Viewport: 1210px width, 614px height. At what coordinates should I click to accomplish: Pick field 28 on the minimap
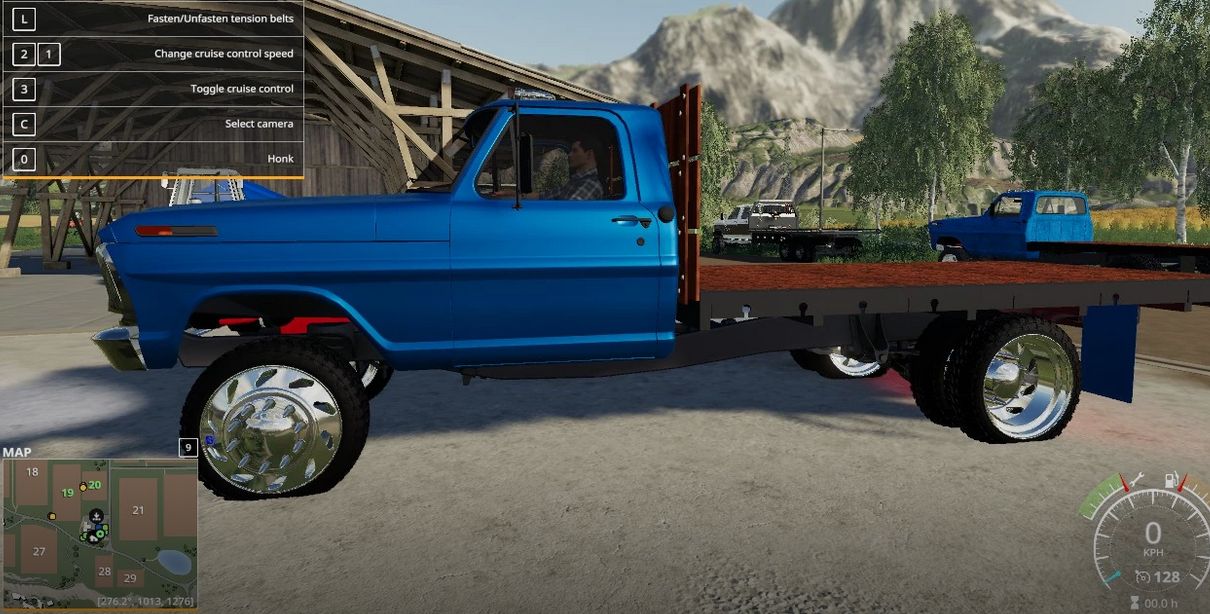(104, 570)
